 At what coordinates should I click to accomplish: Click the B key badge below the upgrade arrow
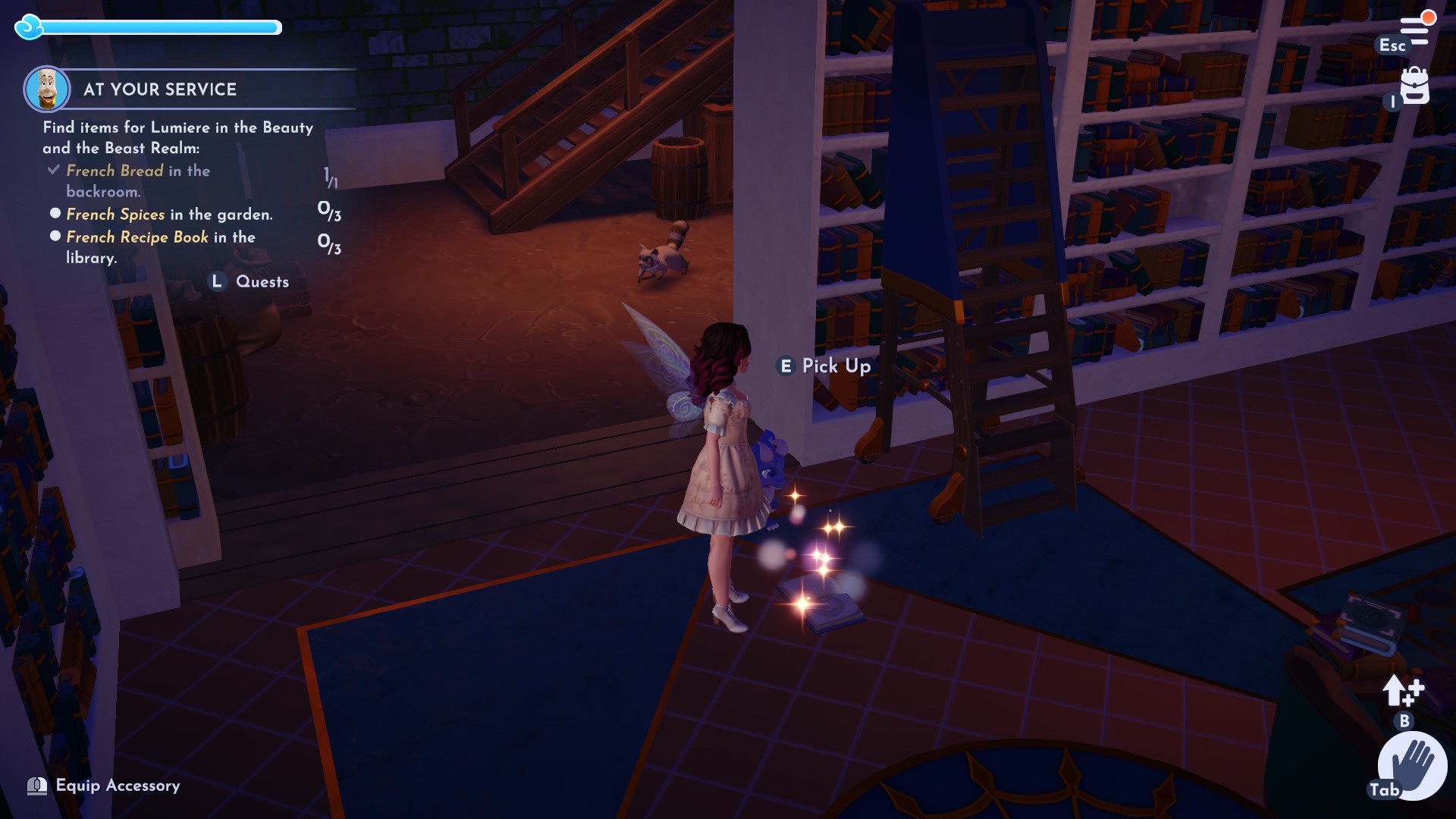(x=1404, y=722)
